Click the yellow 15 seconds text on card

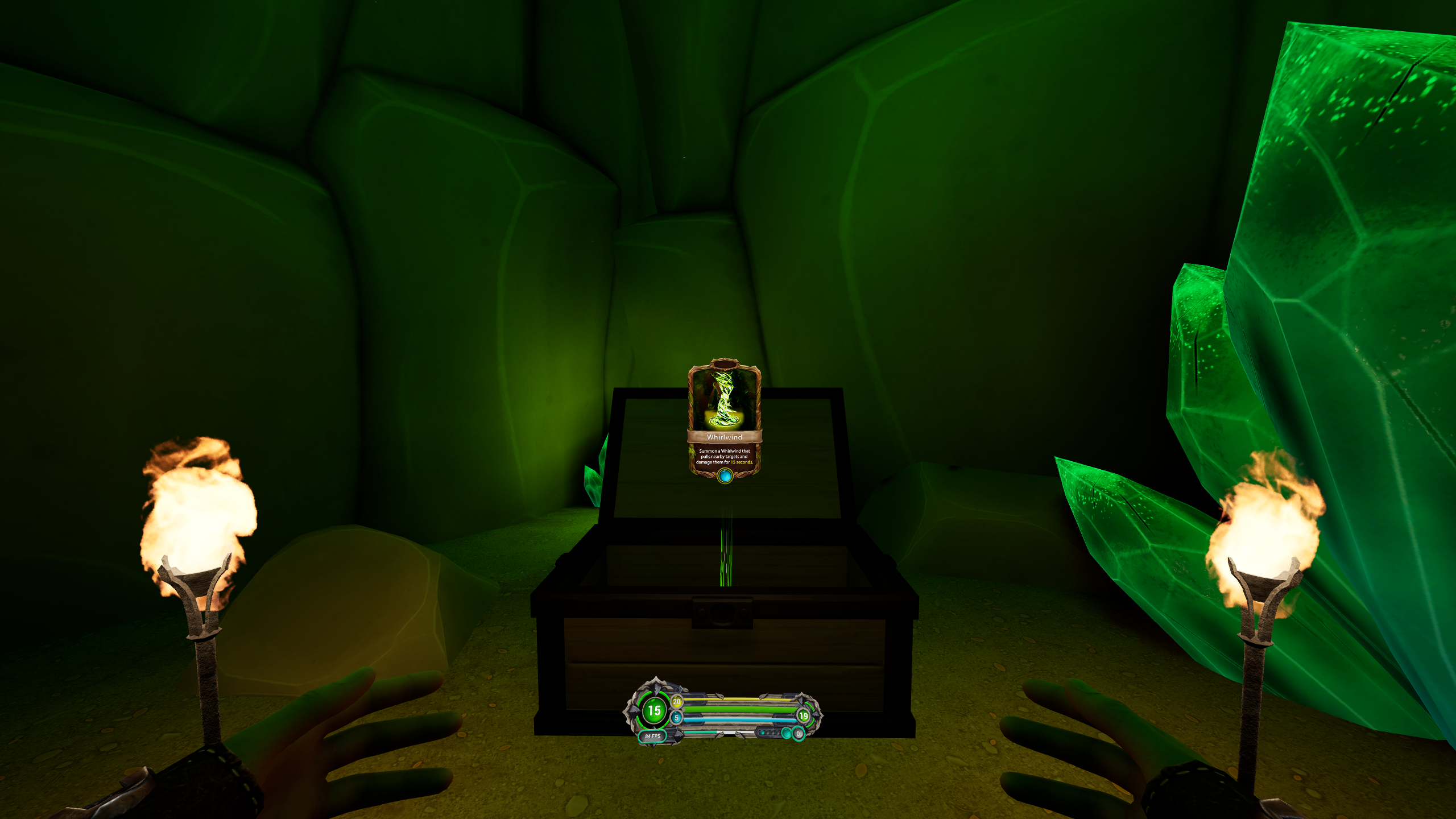coord(742,462)
